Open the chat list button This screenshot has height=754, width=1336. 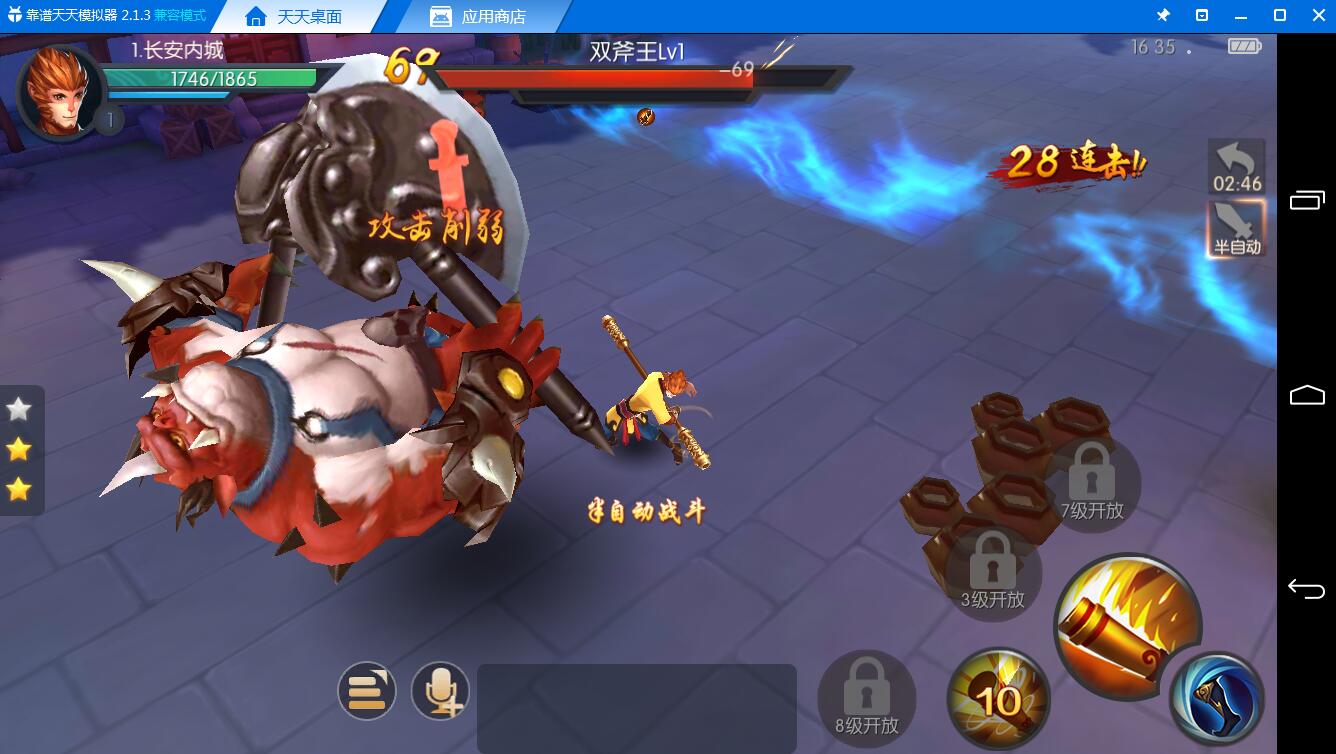click(x=367, y=691)
